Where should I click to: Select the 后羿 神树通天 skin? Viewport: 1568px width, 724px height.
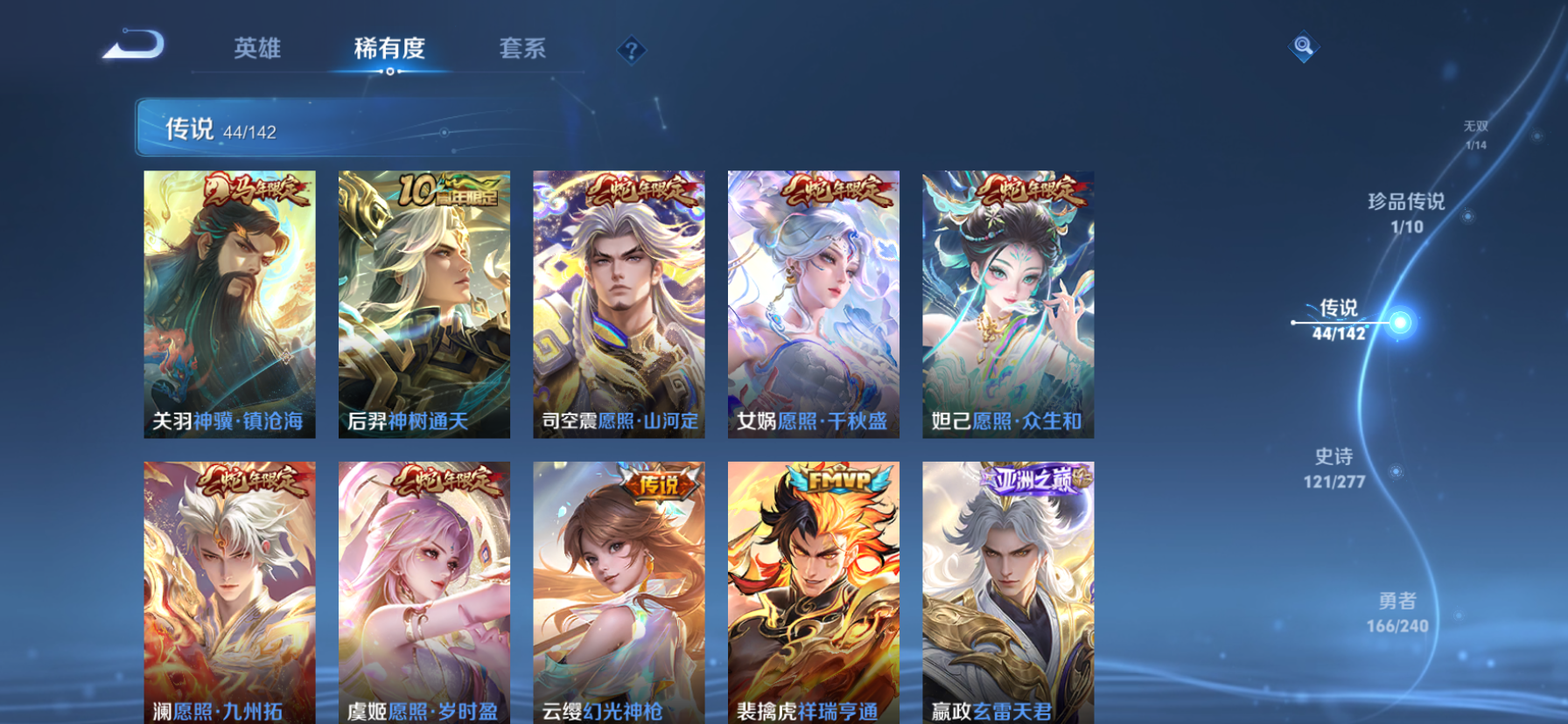click(424, 306)
